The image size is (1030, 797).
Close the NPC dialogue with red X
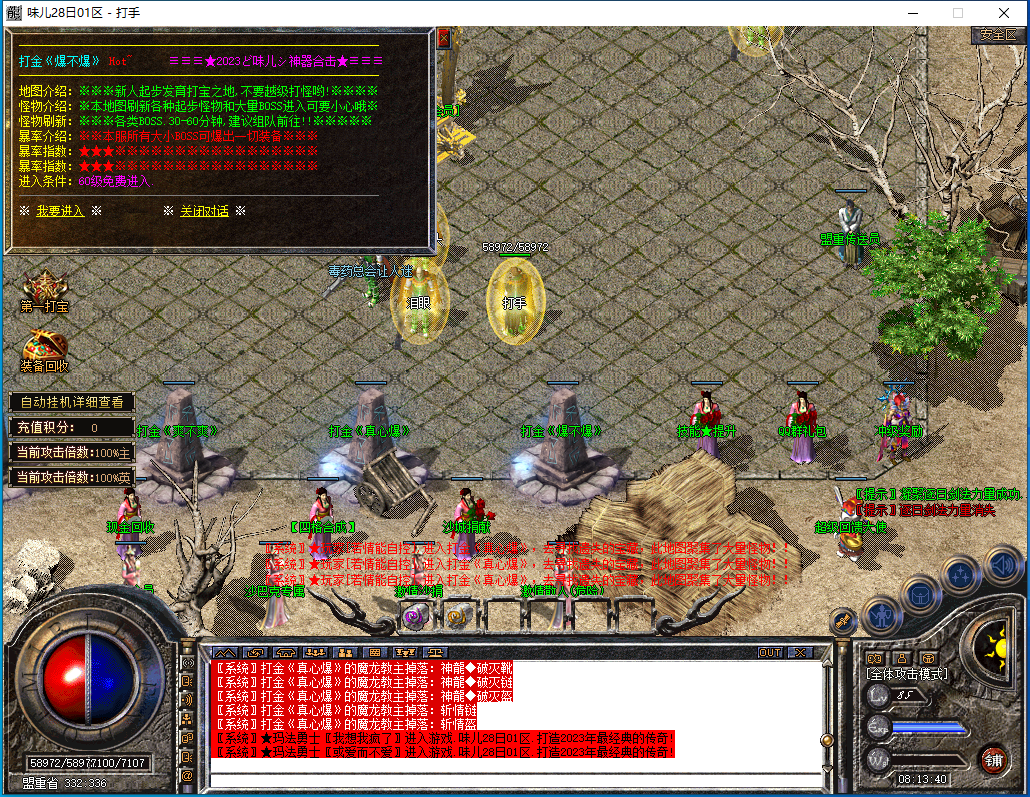click(444, 38)
